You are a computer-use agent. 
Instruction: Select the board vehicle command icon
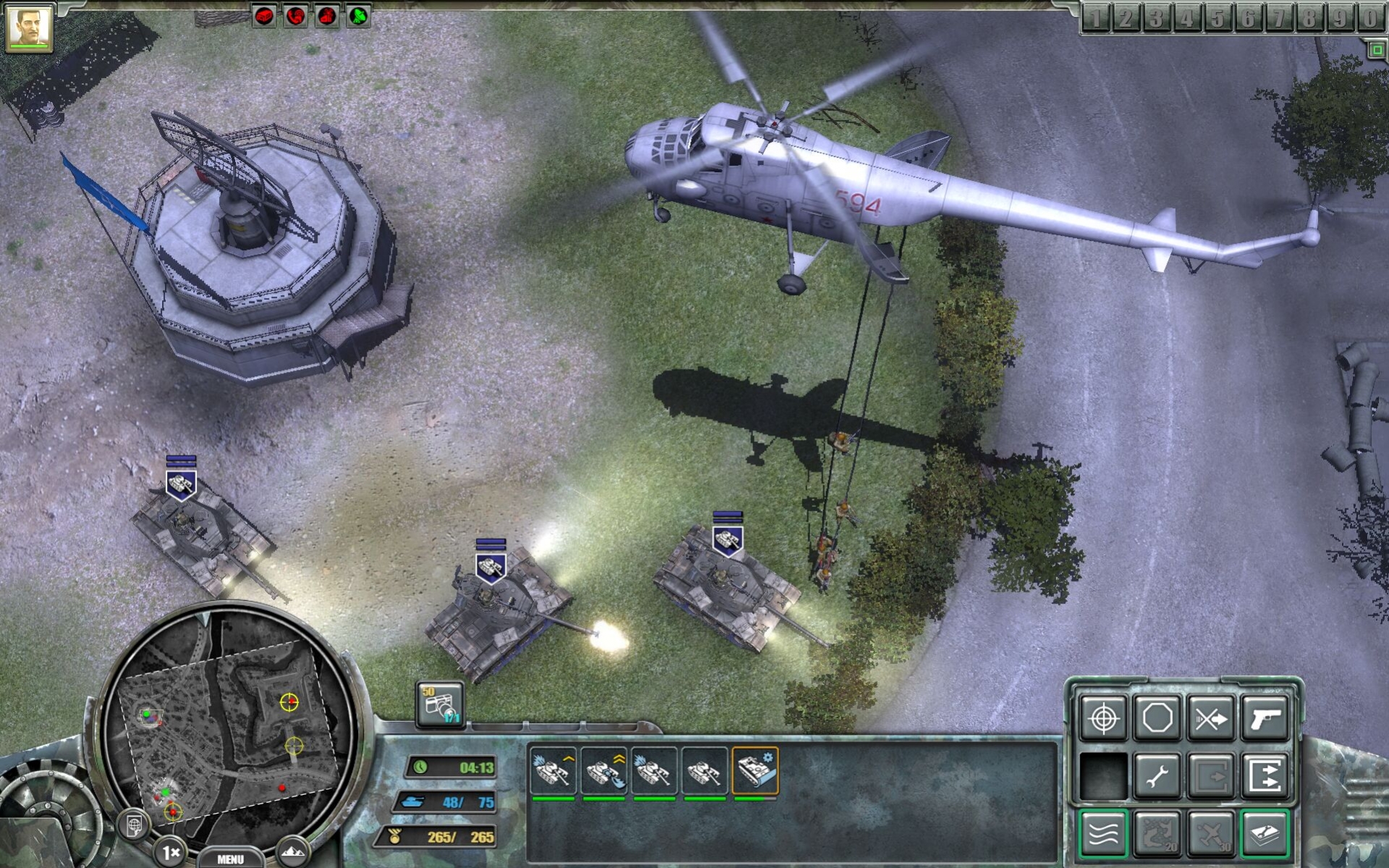(1210, 776)
